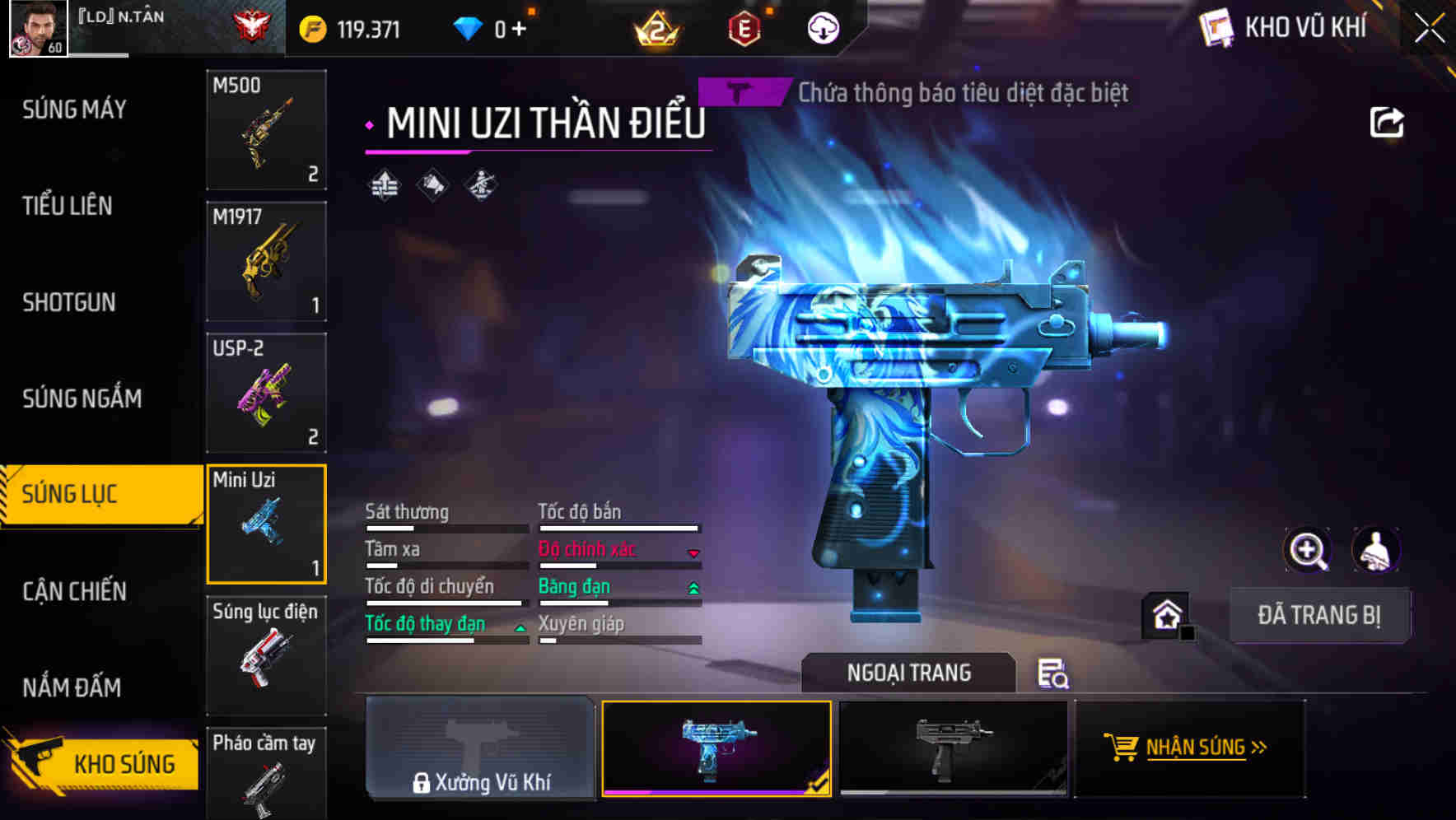Switch to the SÚNG MÁY category
The width and height of the screenshot is (1456, 820).
coord(74,109)
